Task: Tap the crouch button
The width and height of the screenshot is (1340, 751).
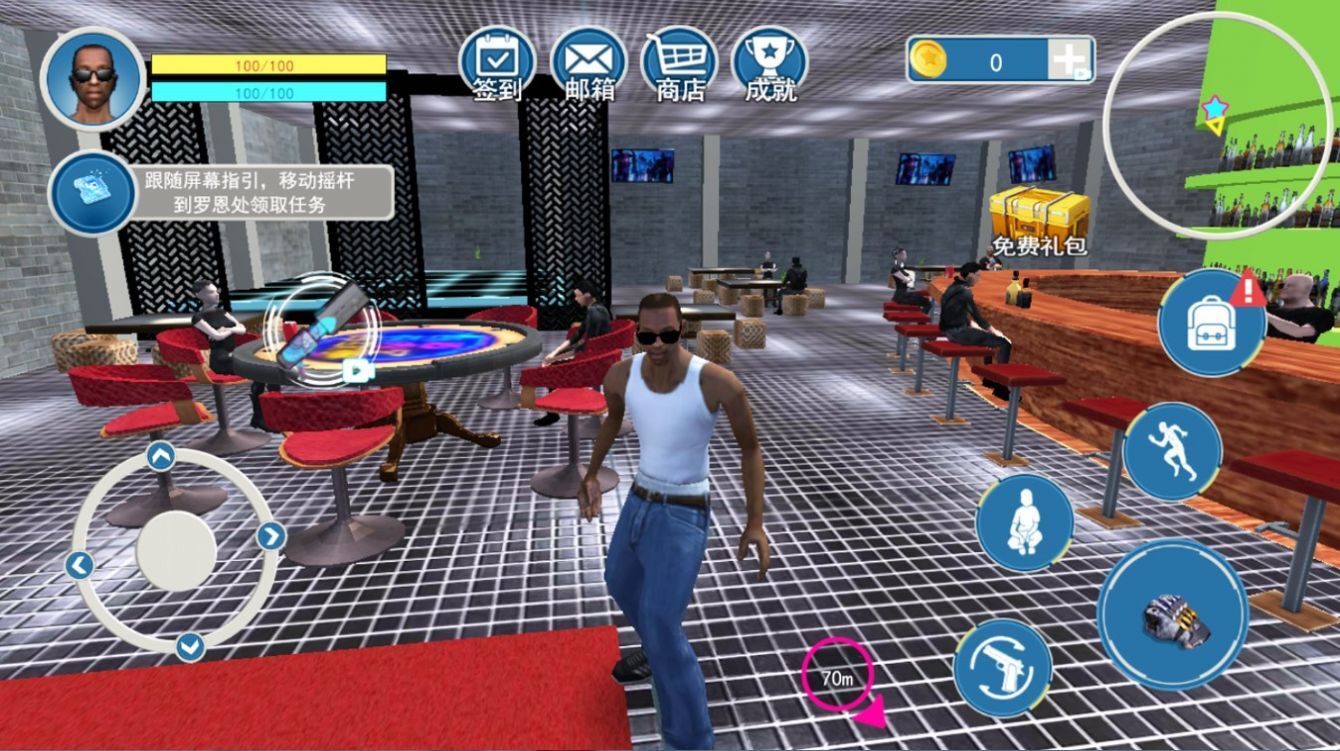Action: [x=1024, y=523]
